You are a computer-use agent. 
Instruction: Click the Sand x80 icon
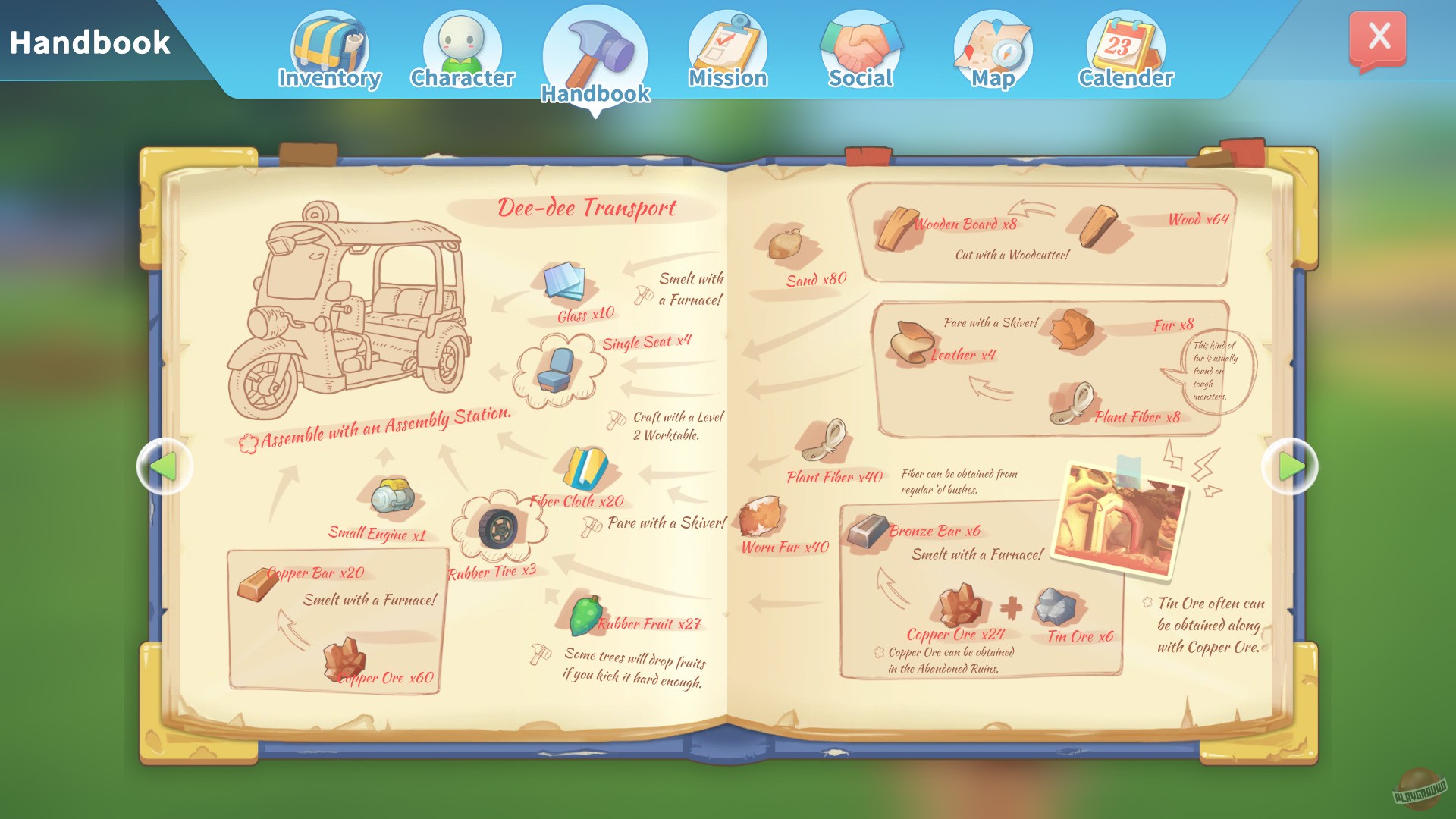[x=784, y=246]
